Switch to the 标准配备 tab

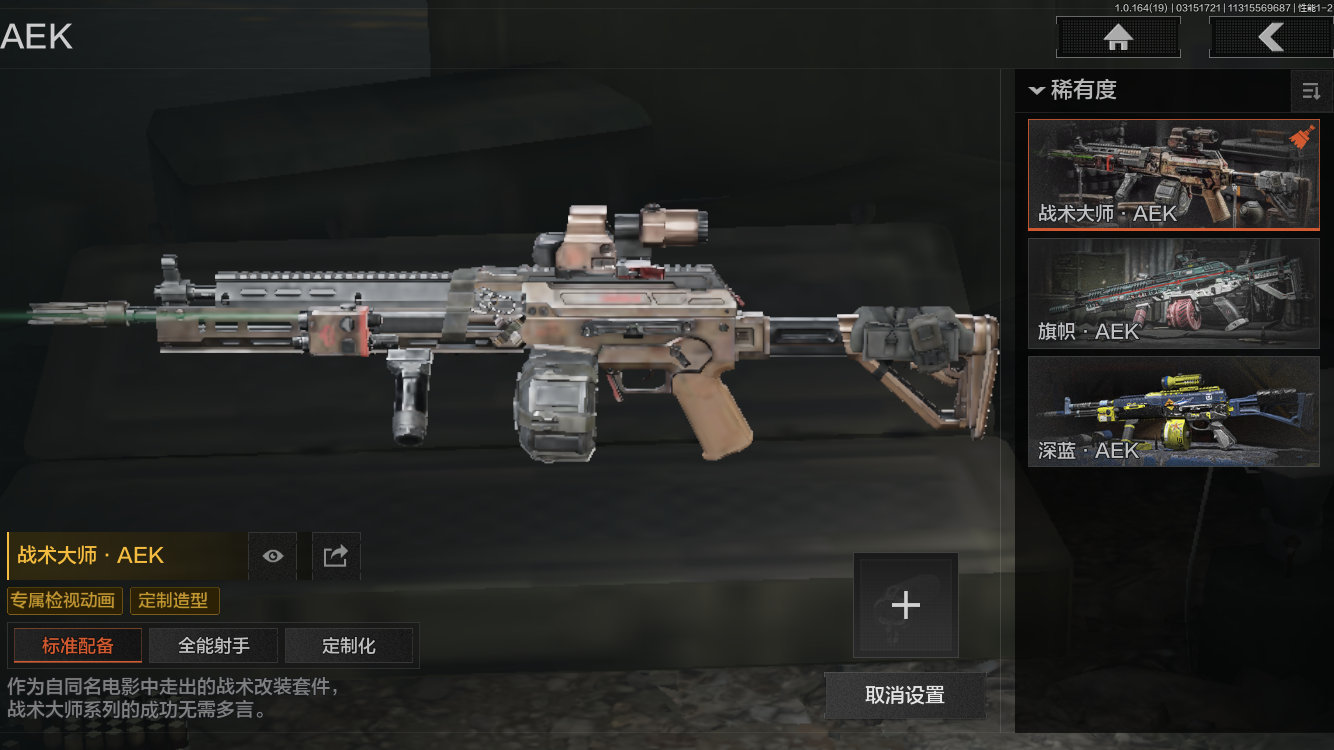[x=78, y=646]
